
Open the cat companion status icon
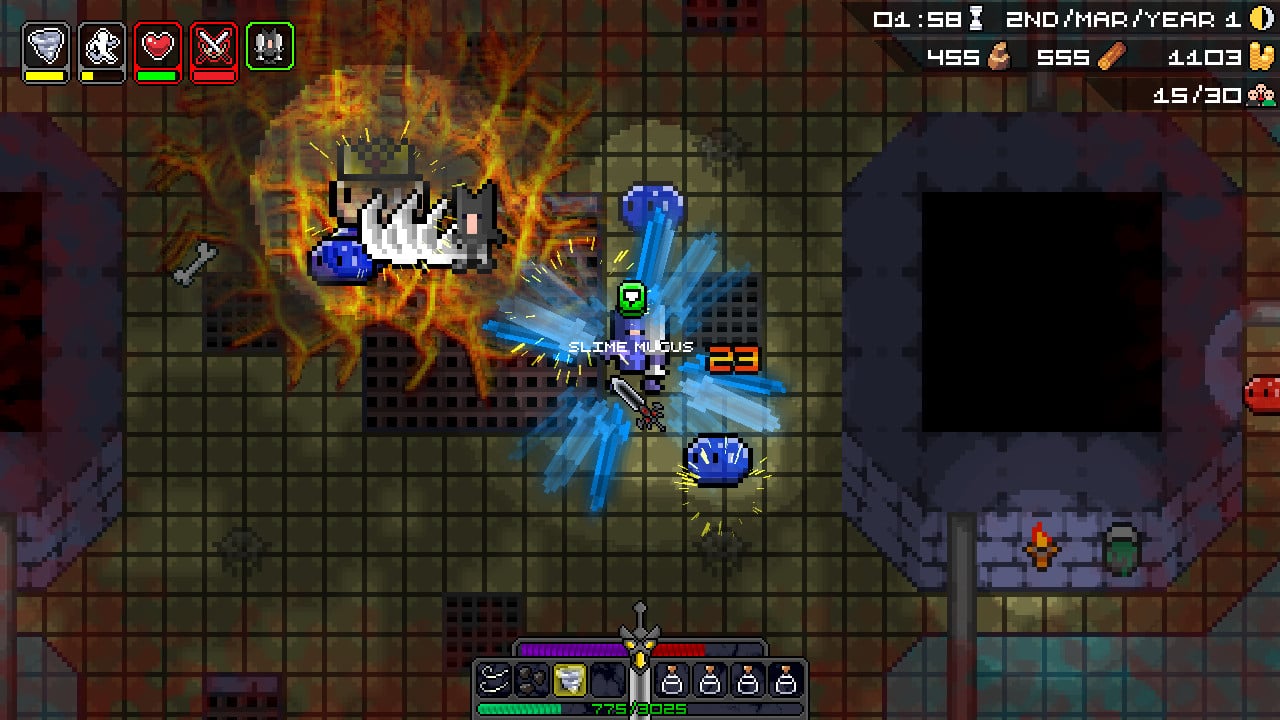click(x=270, y=47)
